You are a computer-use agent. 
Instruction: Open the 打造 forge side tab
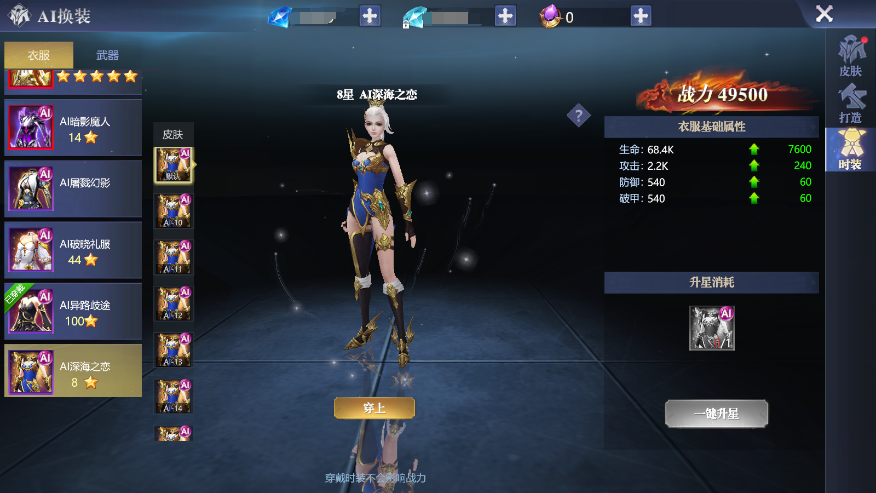(850, 104)
